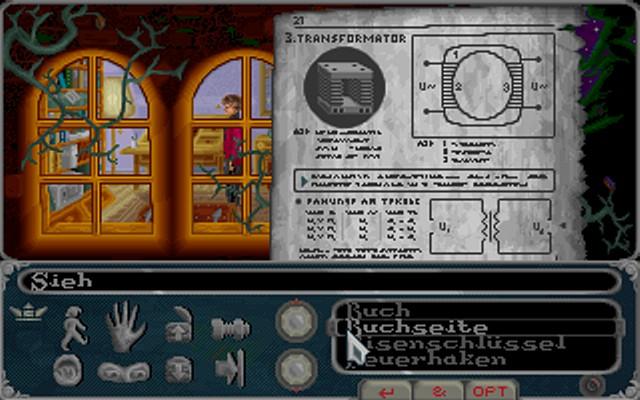Click the box with up arrow icon

179,325
